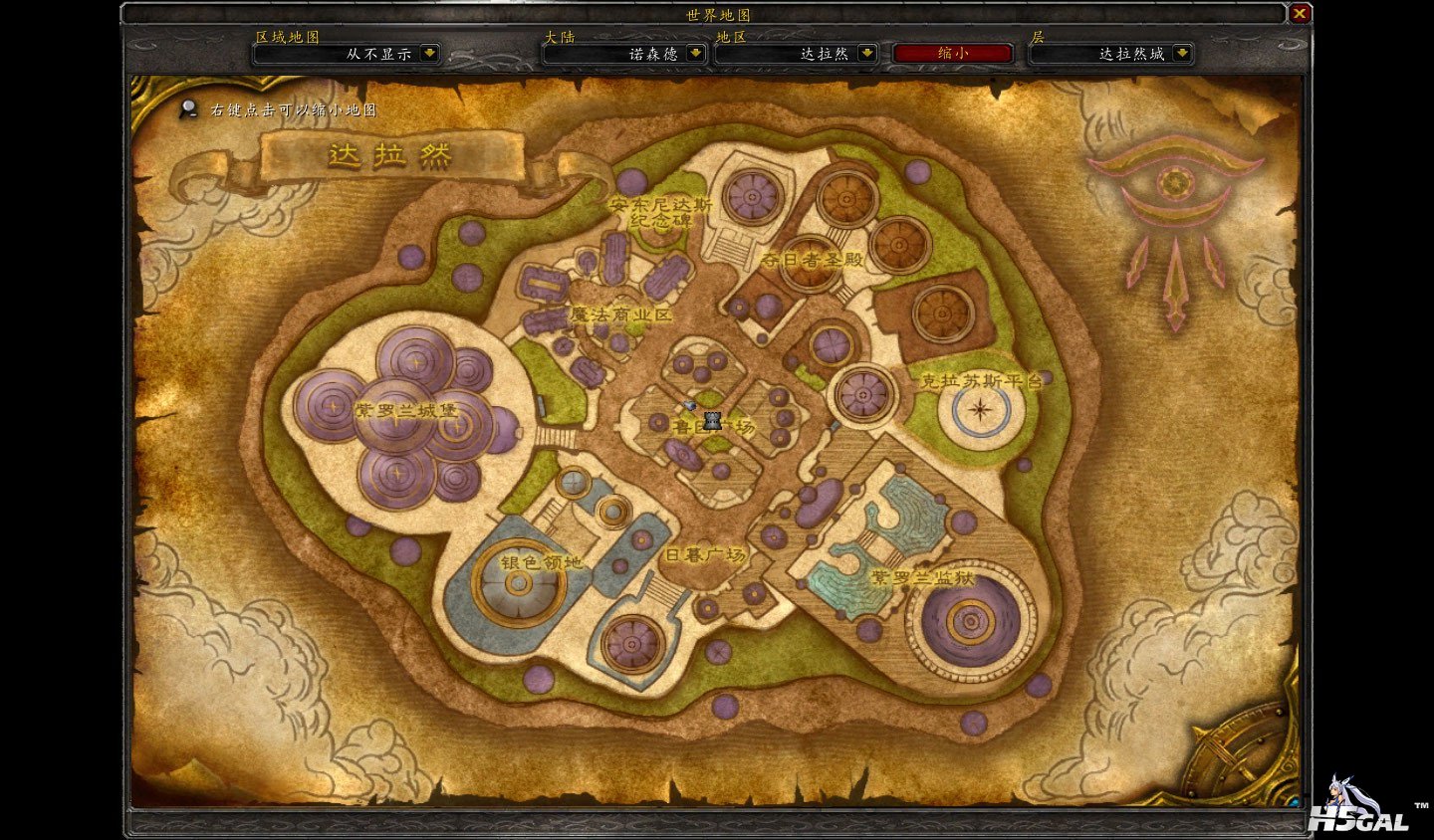This screenshot has width=1434, height=840.
Task: Close the world map window
Action: 1300,14
